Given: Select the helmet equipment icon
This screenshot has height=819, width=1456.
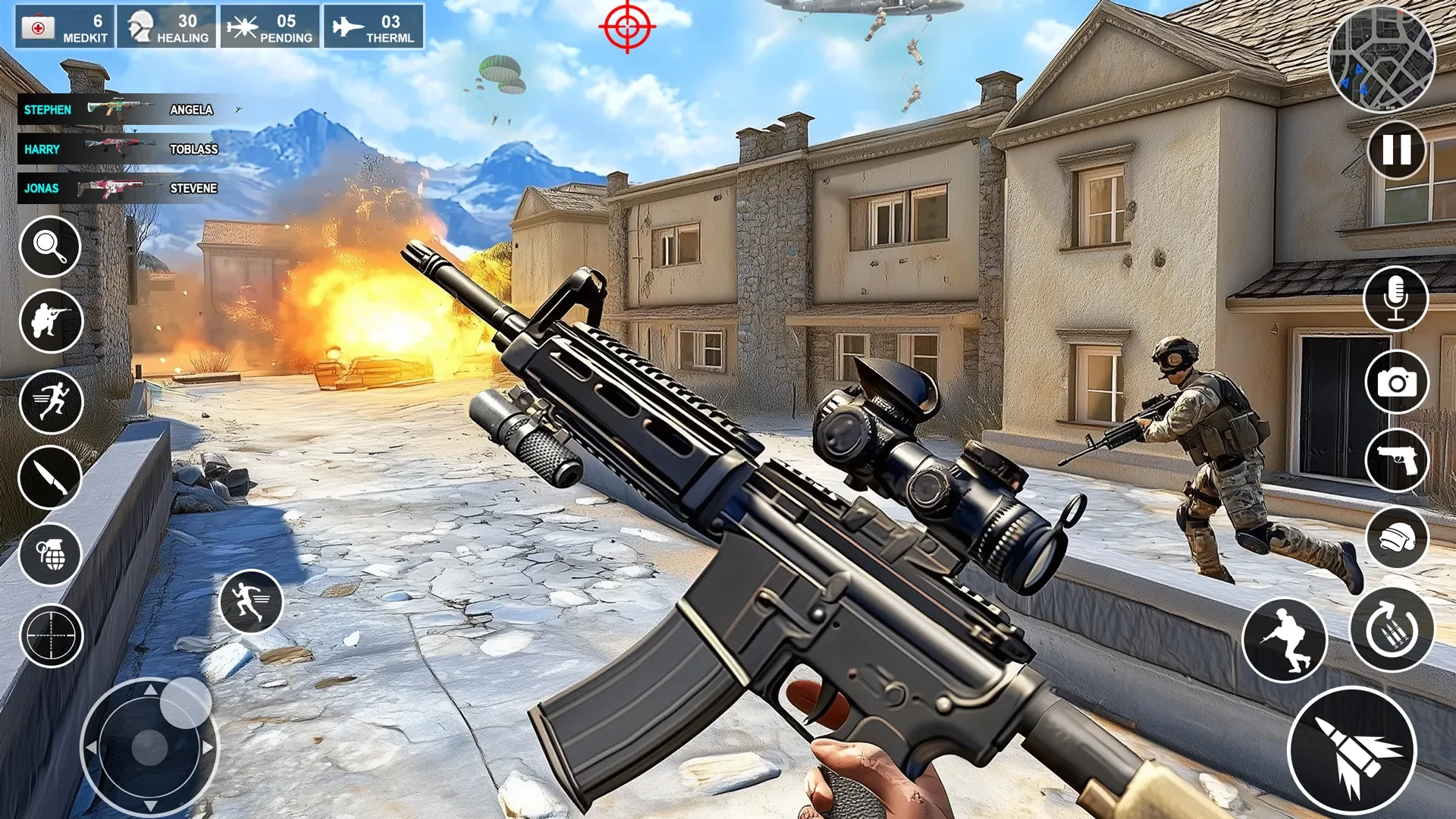Looking at the screenshot, I should point(1396,538).
